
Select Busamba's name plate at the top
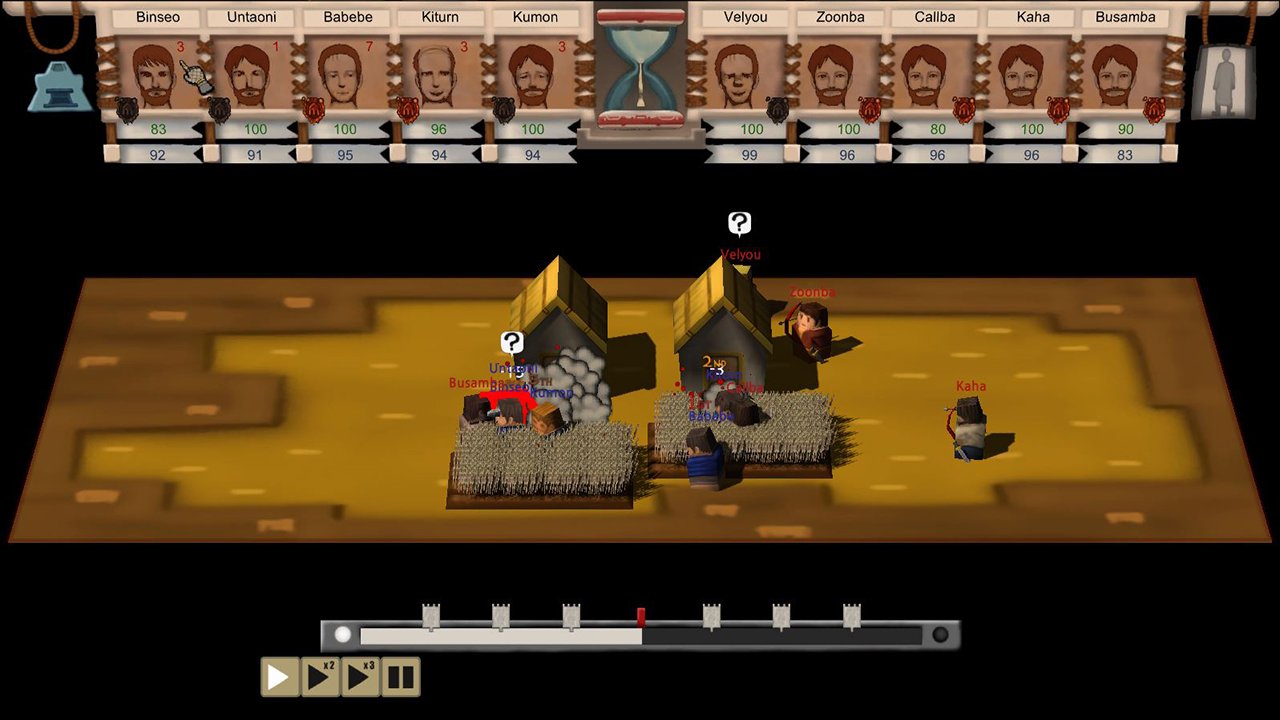point(1124,17)
